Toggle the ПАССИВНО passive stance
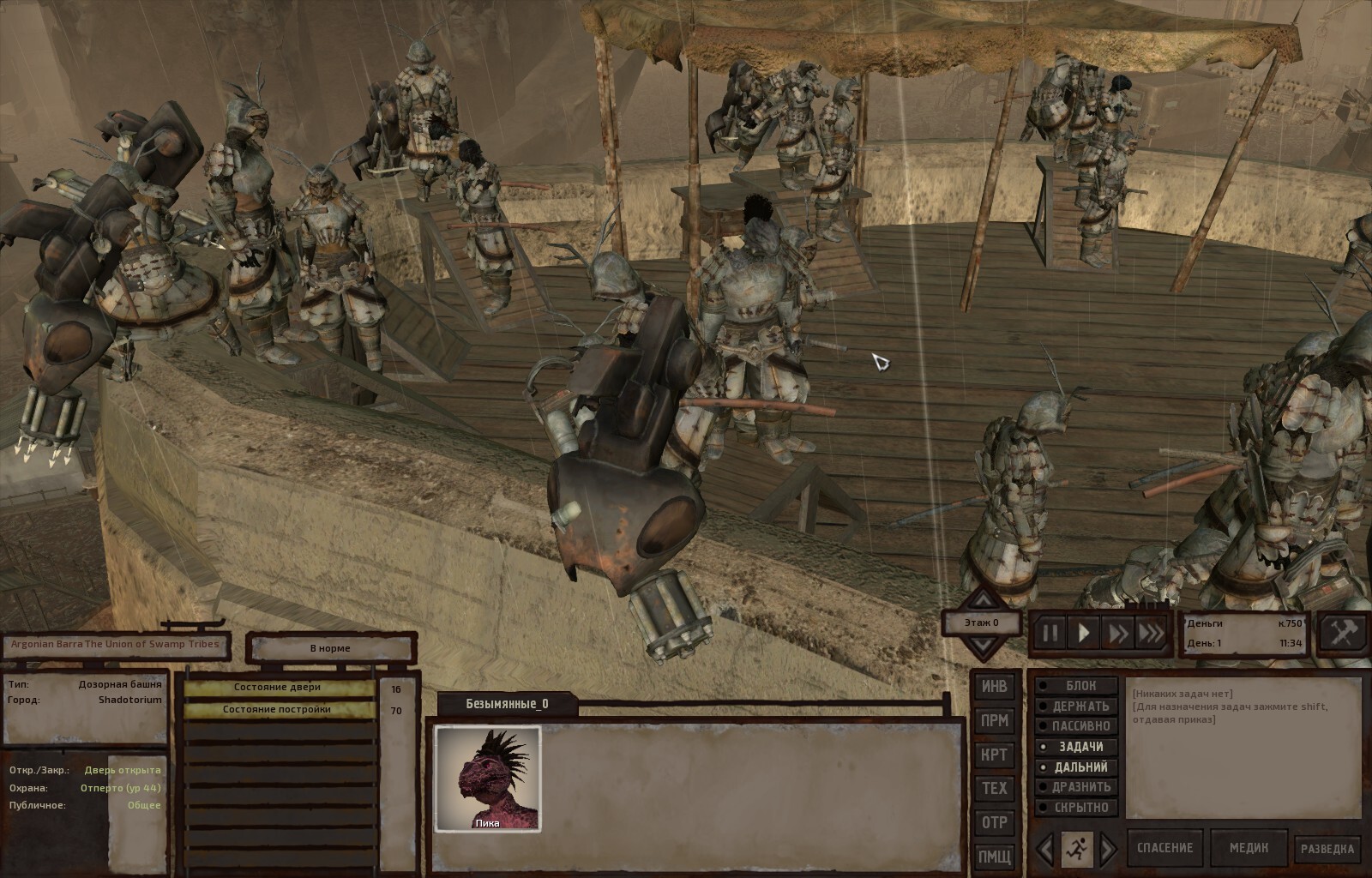 click(x=1079, y=726)
